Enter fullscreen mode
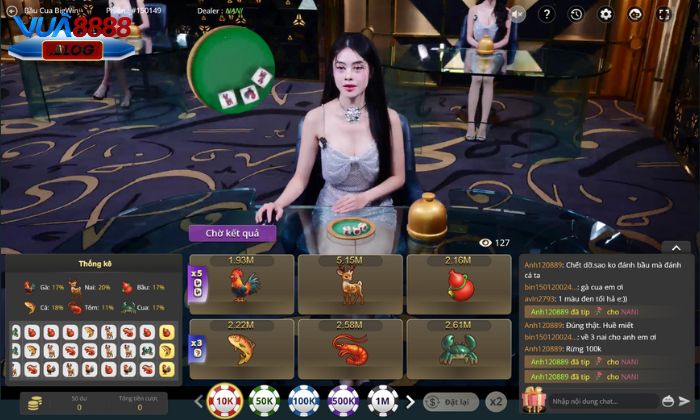Viewport: 700px width, 420px height. click(664, 14)
